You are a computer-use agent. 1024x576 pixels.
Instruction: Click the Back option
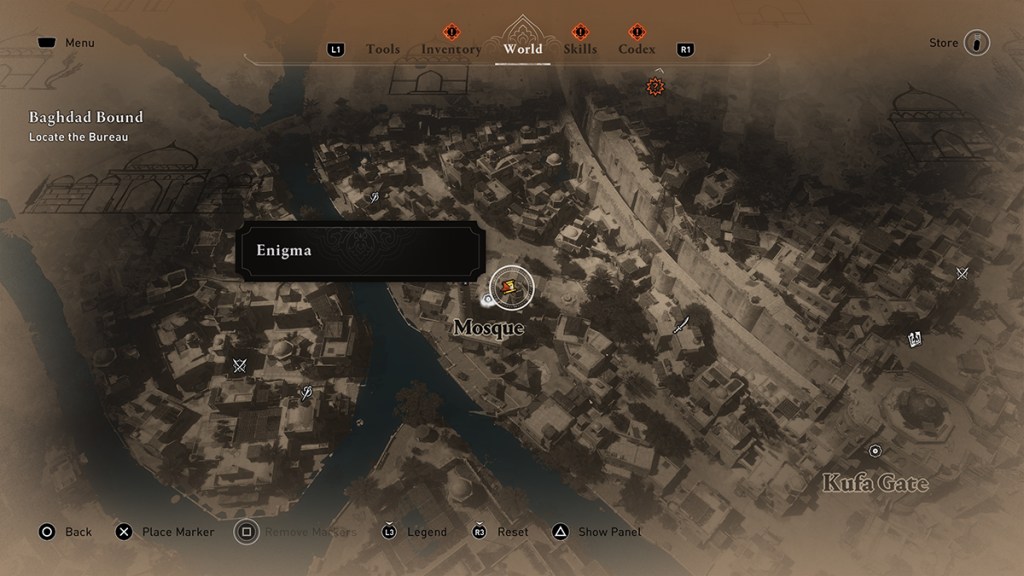[66, 532]
